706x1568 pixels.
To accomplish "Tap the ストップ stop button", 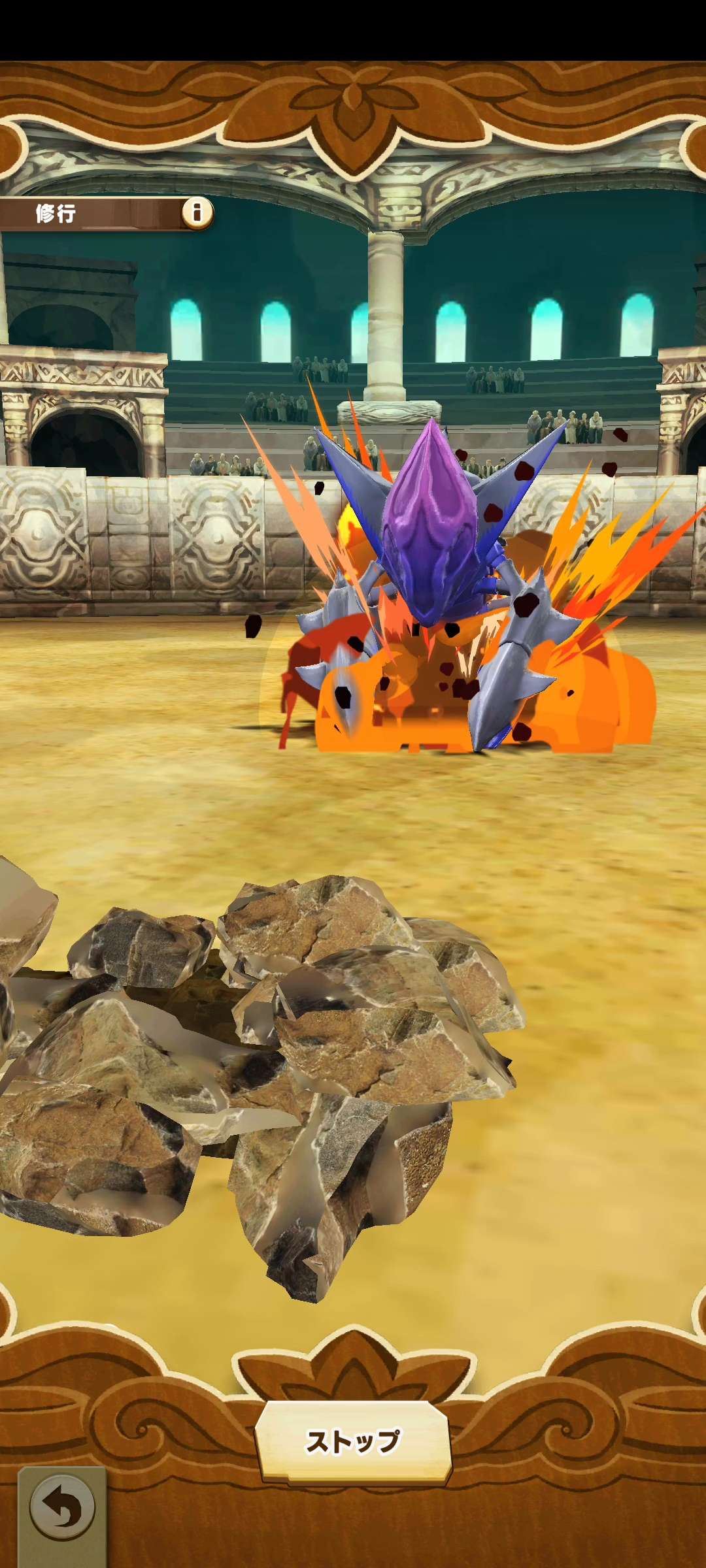I will tap(353, 1441).
